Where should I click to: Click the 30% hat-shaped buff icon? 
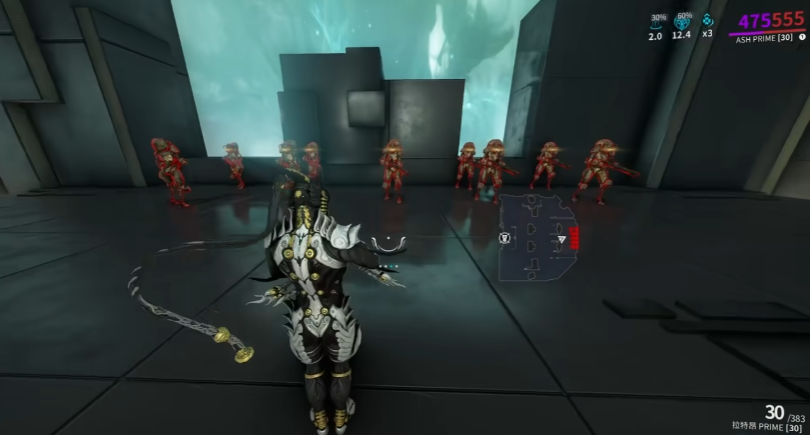(x=656, y=25)
